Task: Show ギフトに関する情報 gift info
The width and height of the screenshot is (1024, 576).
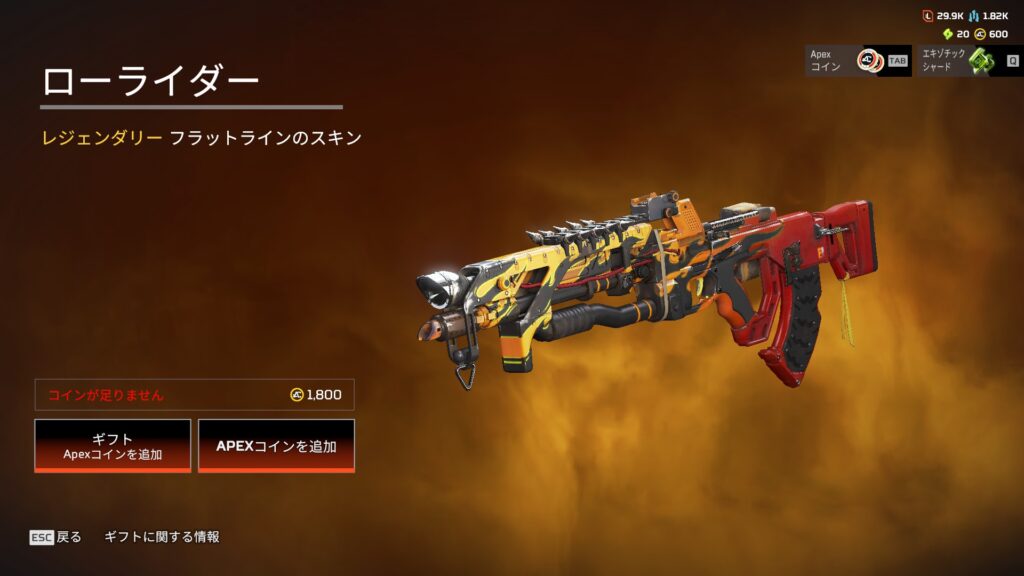Action: [162, 537]
